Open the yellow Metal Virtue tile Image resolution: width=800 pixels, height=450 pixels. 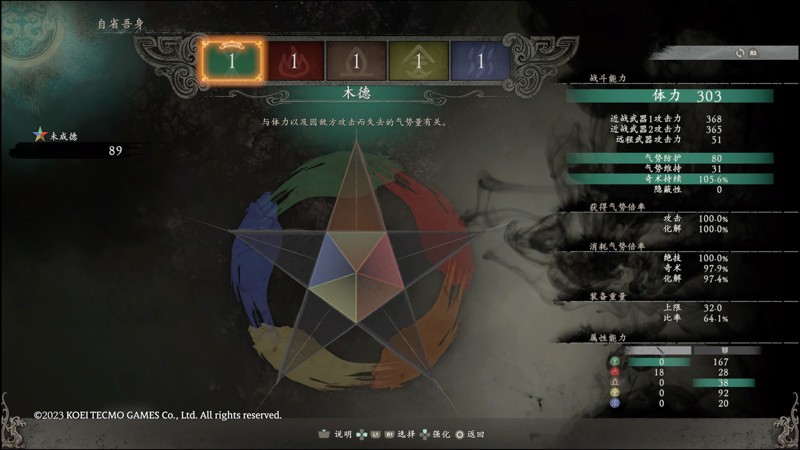418,61
